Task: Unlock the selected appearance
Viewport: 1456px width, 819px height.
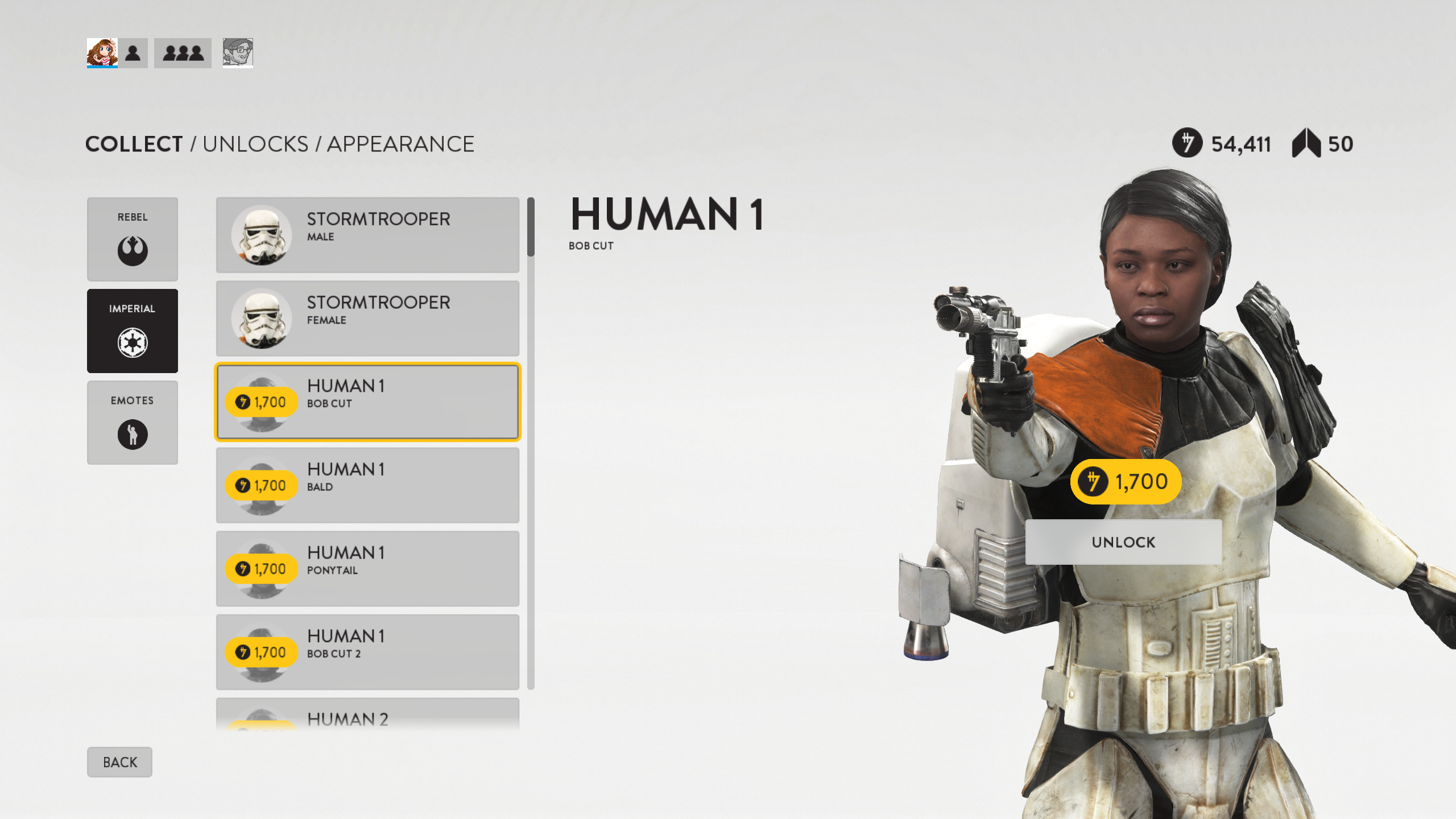Action: [1123, 542]
